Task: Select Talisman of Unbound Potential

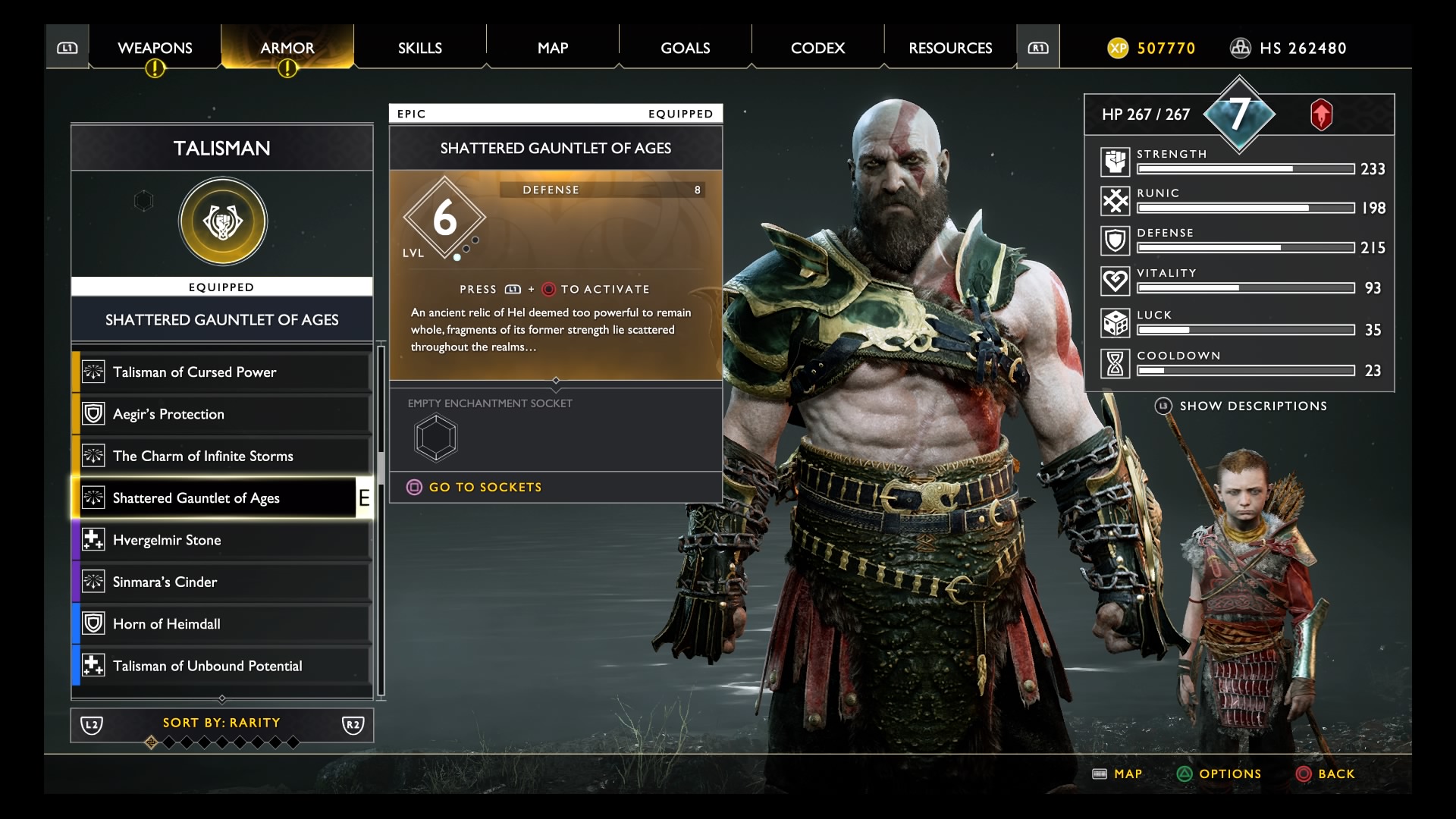Action: [x=220, y=666]
